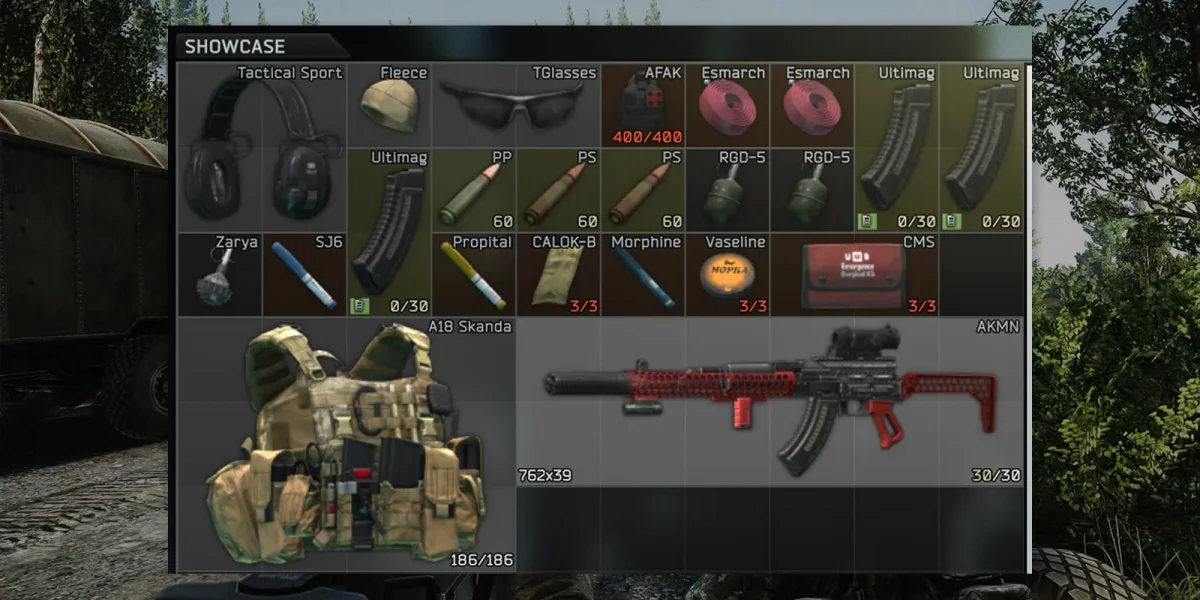The height and width of the screenshot is (600, 1200).
Task: Choose the SJ6 stimulant injector
Action: point(304,275)
